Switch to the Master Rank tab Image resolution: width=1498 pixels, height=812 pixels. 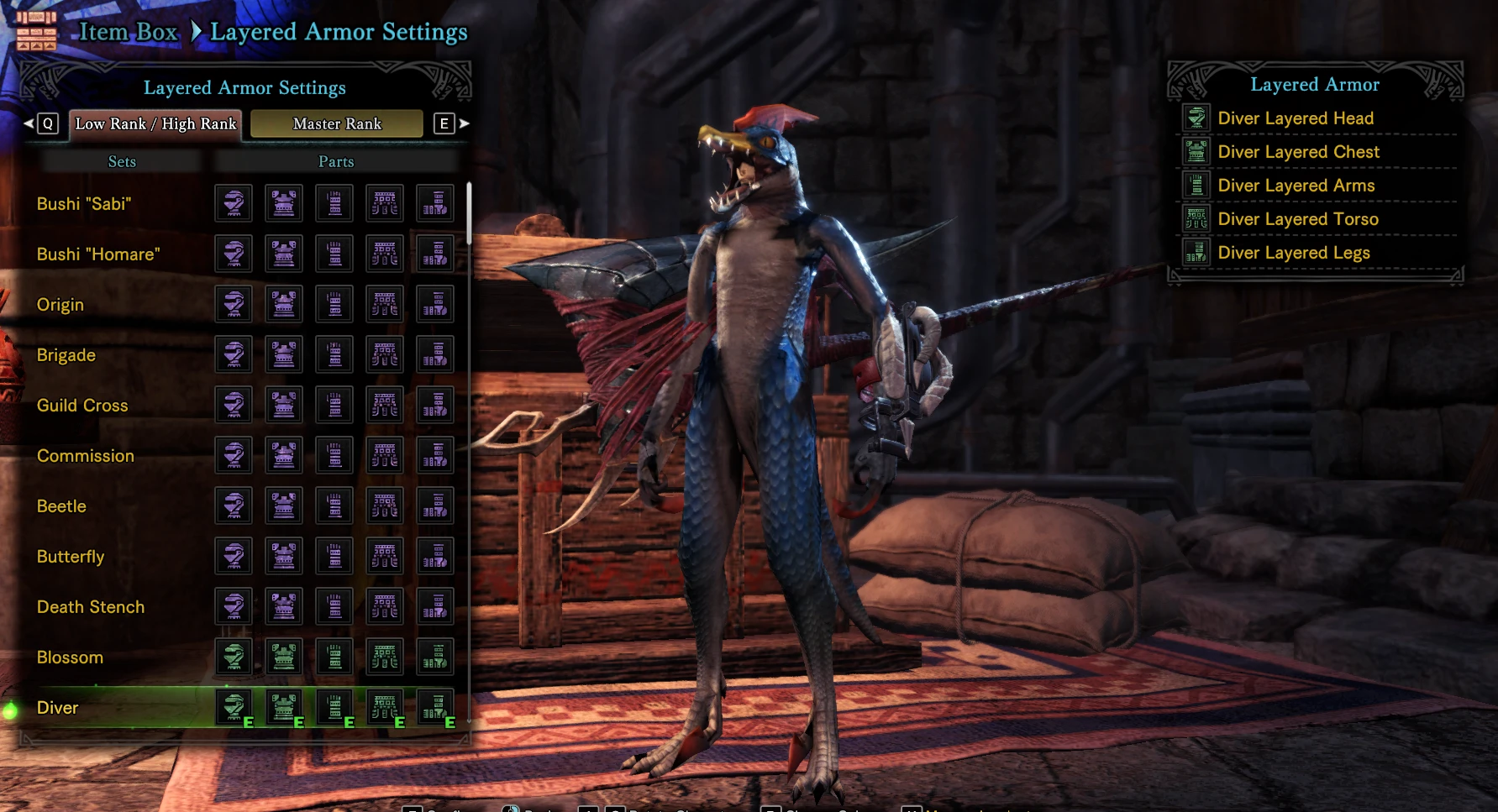[337, 123]
